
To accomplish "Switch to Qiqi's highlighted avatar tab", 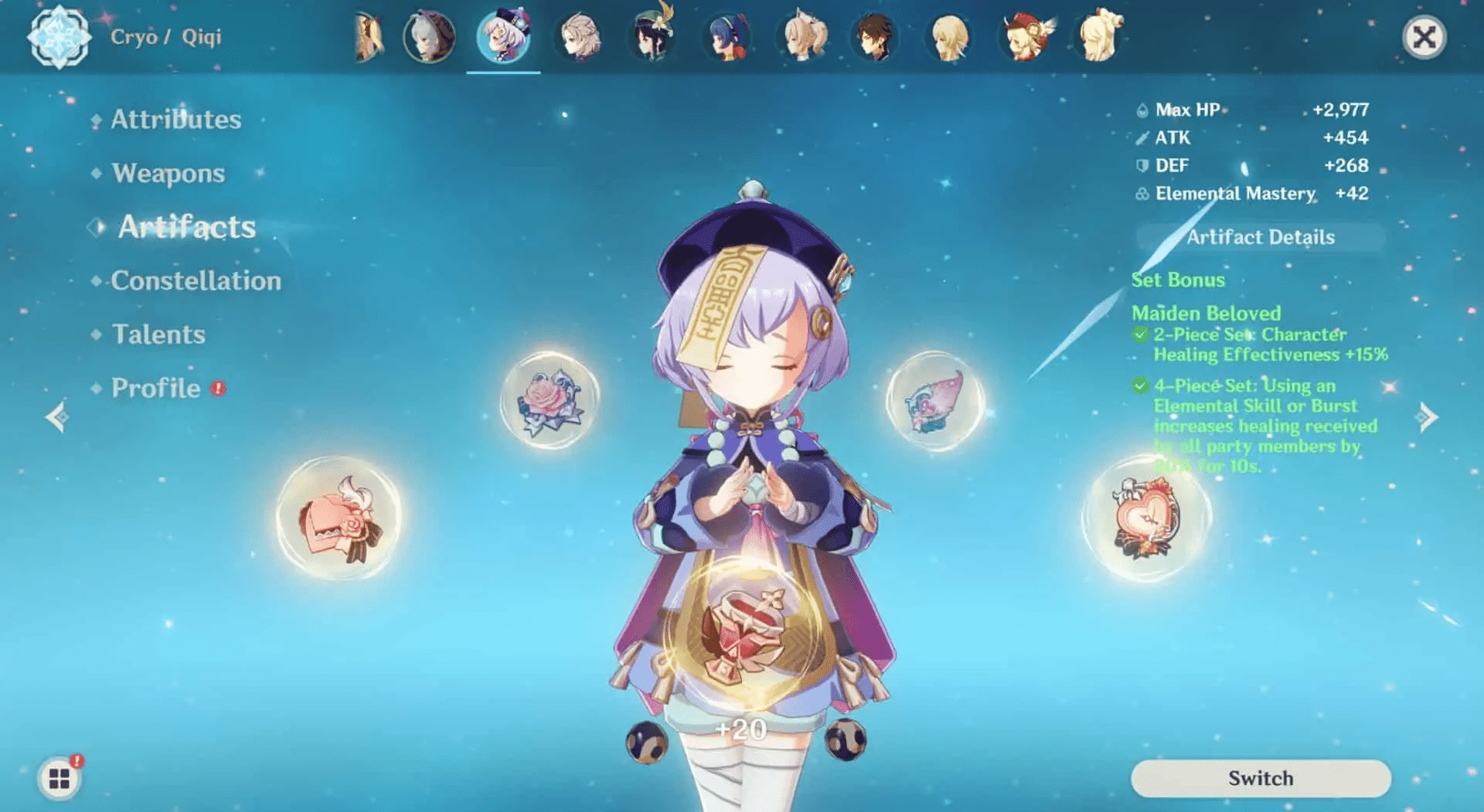I will tap(502, 35).
